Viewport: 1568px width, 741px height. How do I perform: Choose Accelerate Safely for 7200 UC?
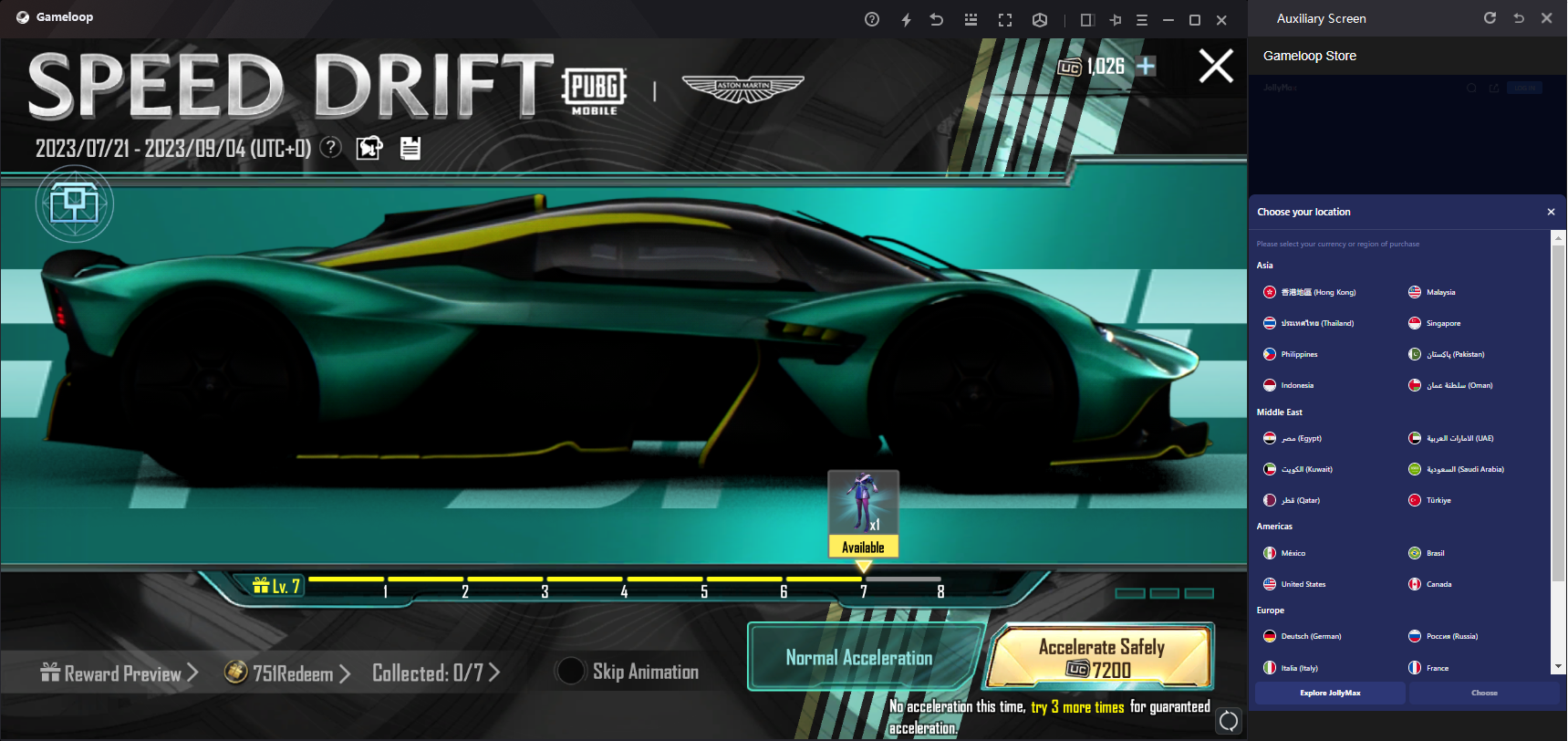tap(1102, 658)
